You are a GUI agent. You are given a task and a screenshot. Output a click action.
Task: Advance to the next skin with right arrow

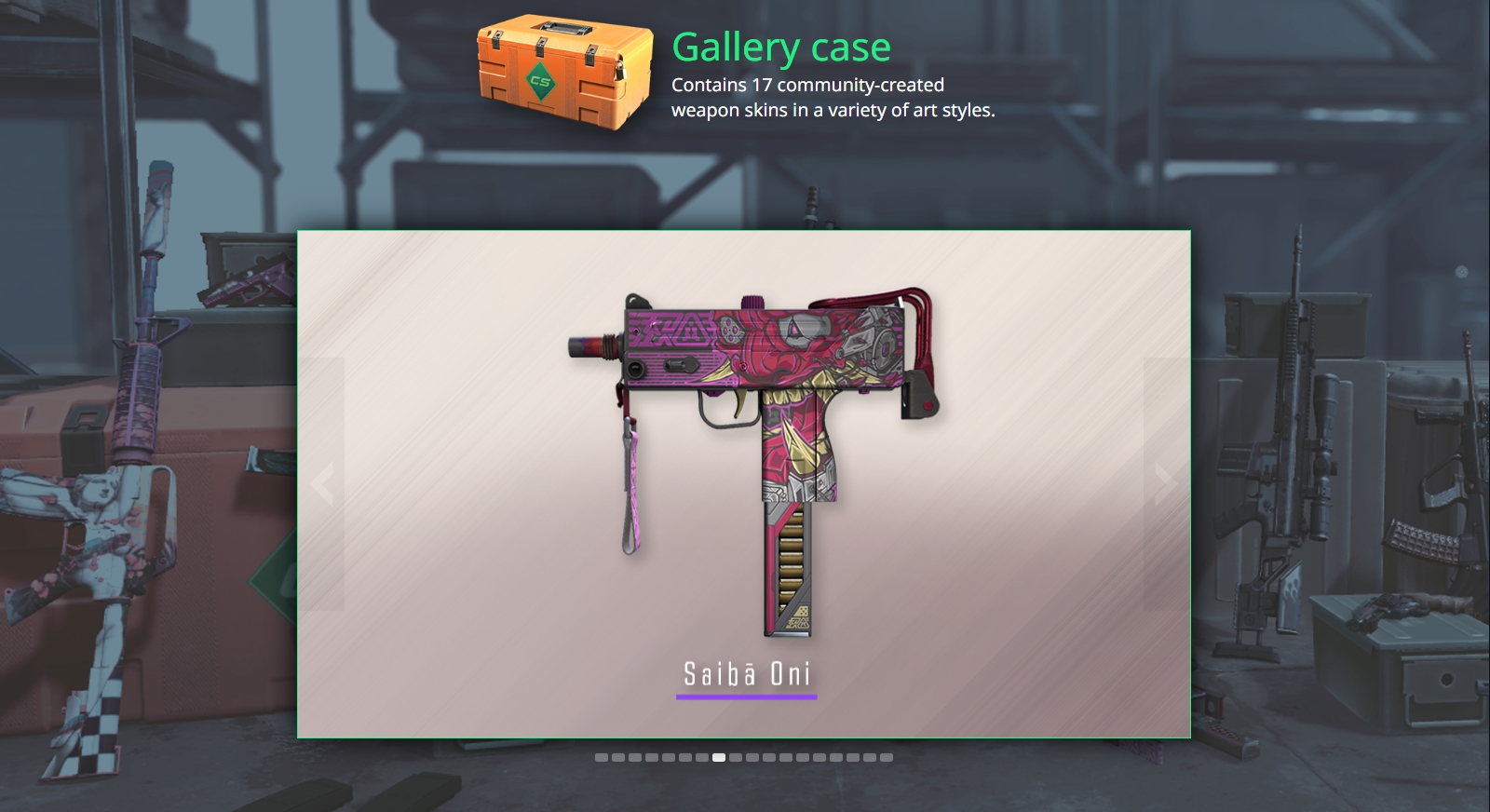1165,484
